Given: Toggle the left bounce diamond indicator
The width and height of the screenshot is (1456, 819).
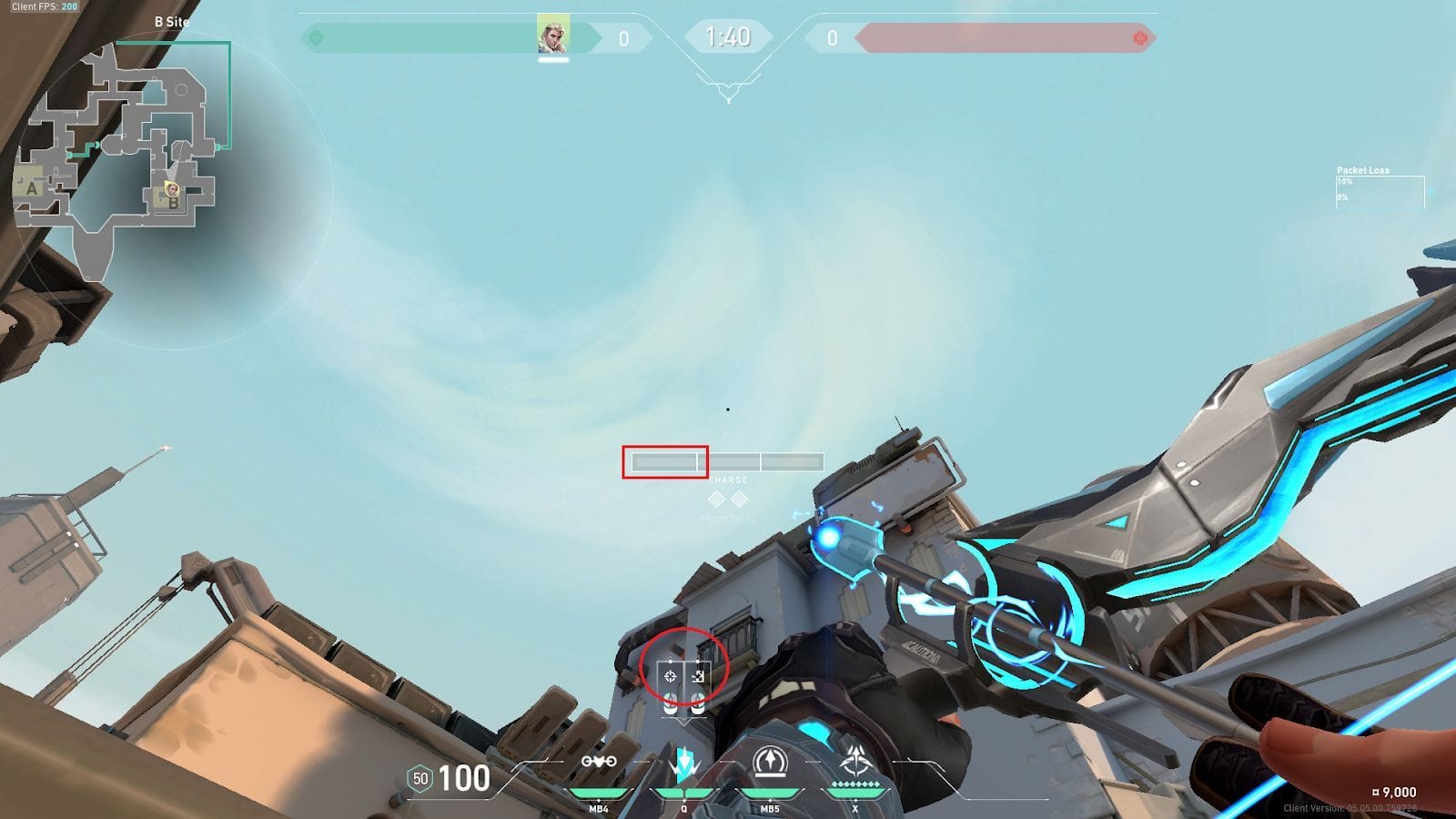Looking at the screenshot, I should click(x=715, y=498).
